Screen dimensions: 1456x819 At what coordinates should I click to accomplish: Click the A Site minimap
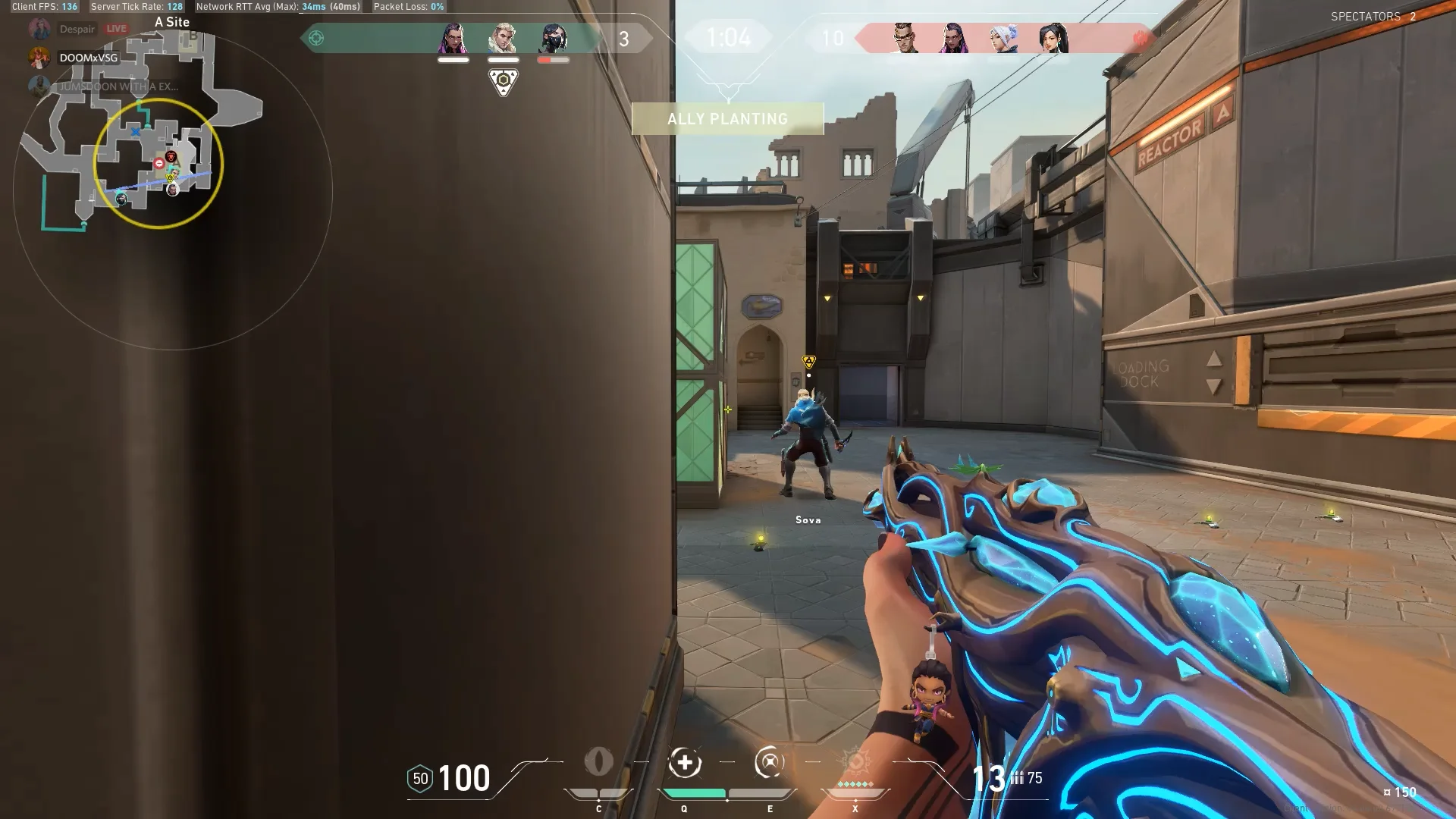tap(158, 164)
